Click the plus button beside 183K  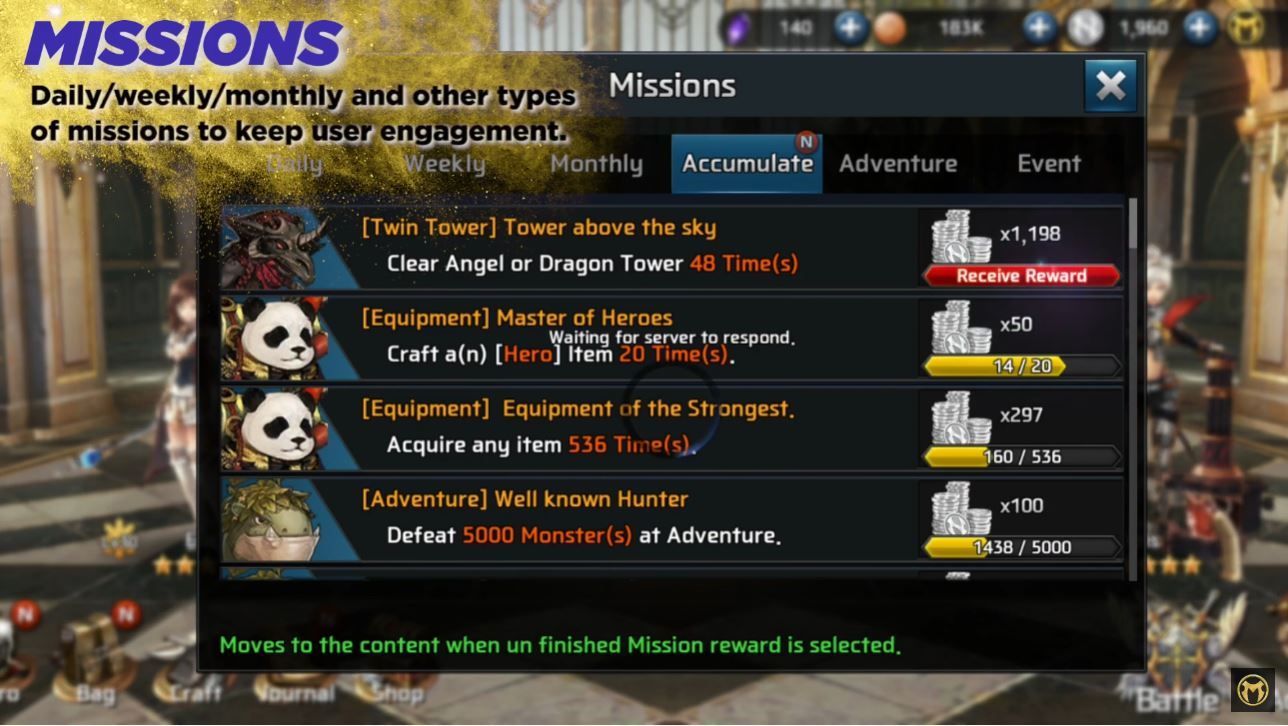(1039, 28)
